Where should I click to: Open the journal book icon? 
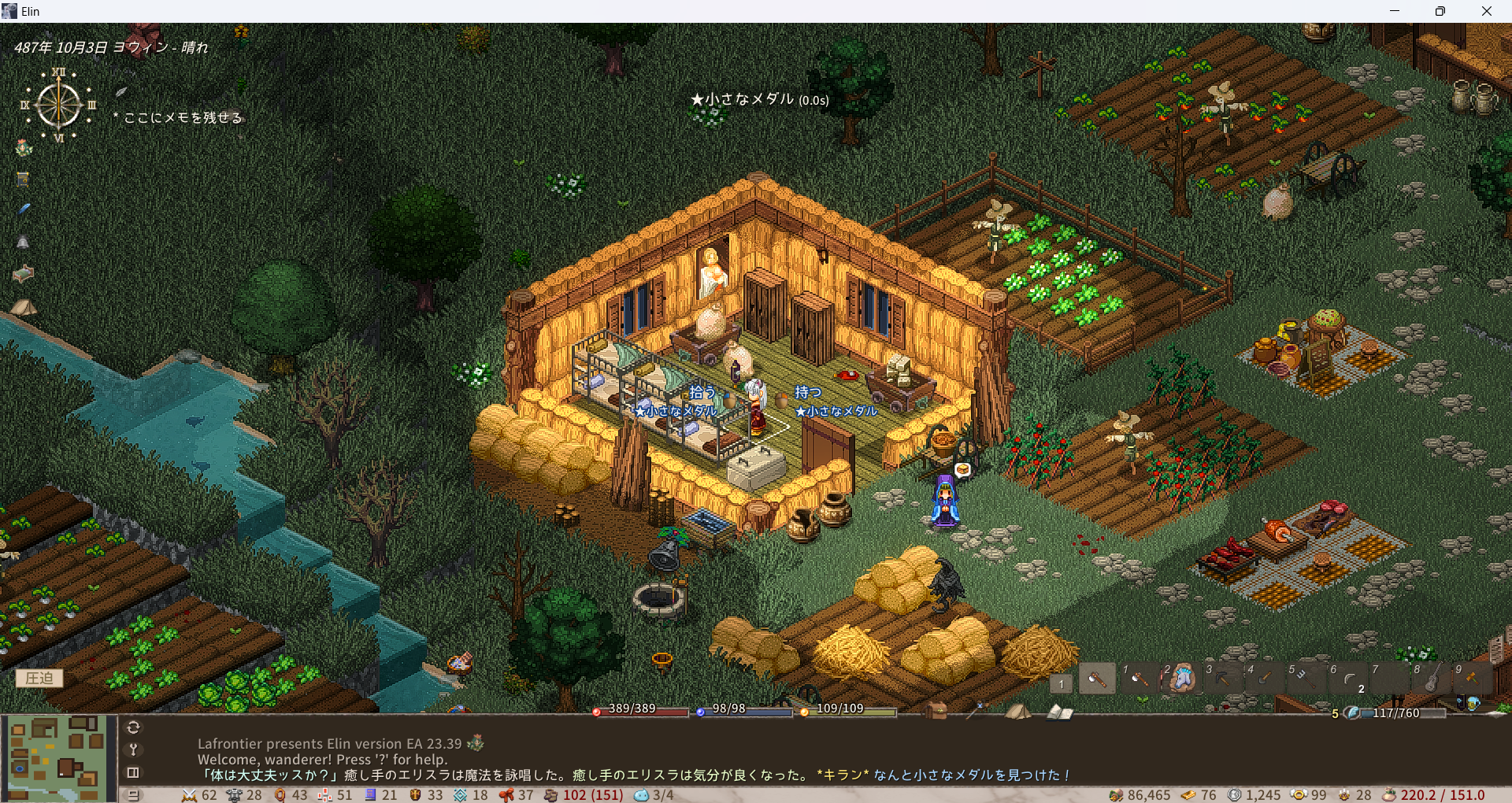1059,712
